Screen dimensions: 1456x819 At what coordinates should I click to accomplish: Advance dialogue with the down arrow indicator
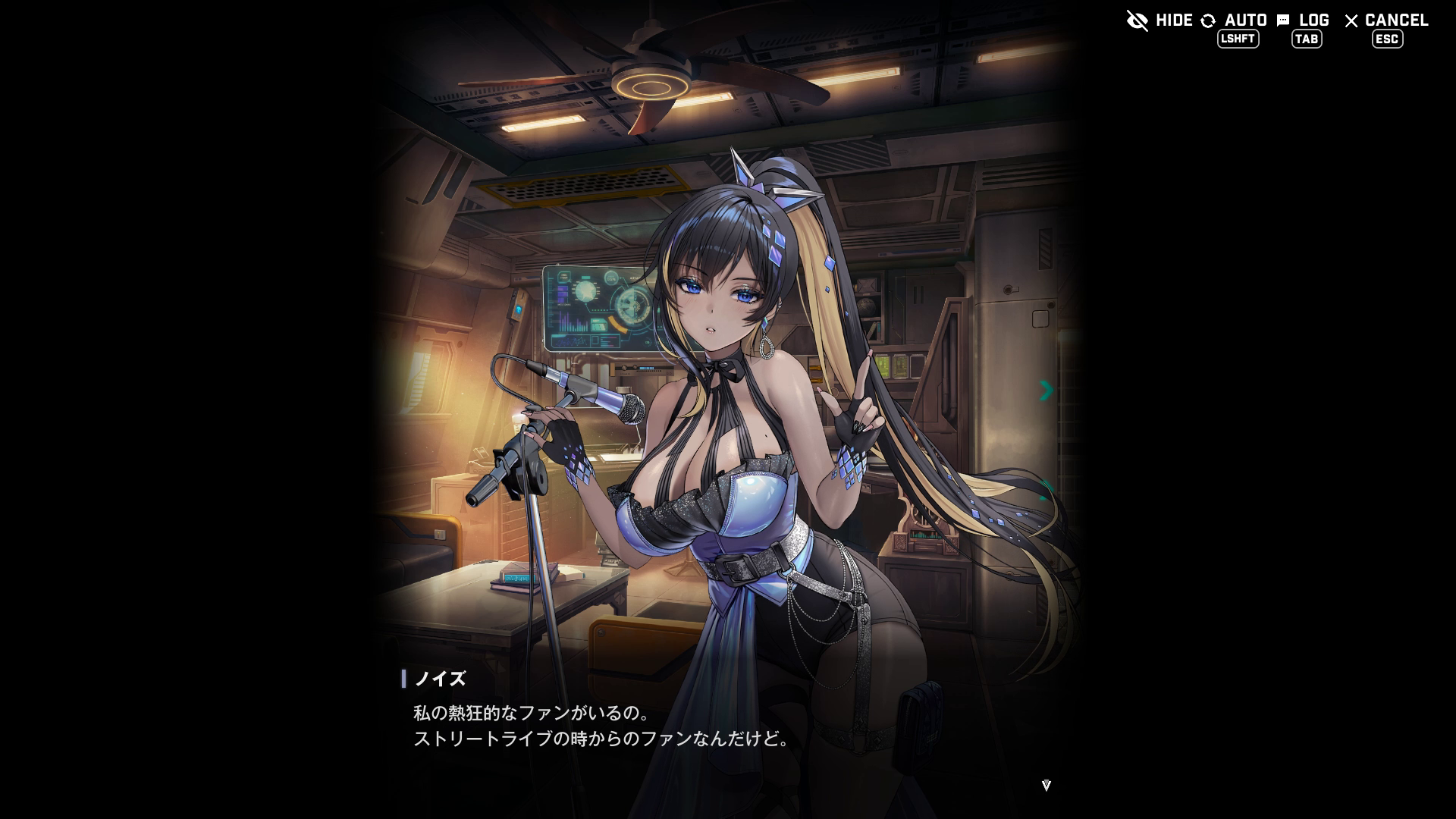coord(1046,786)
